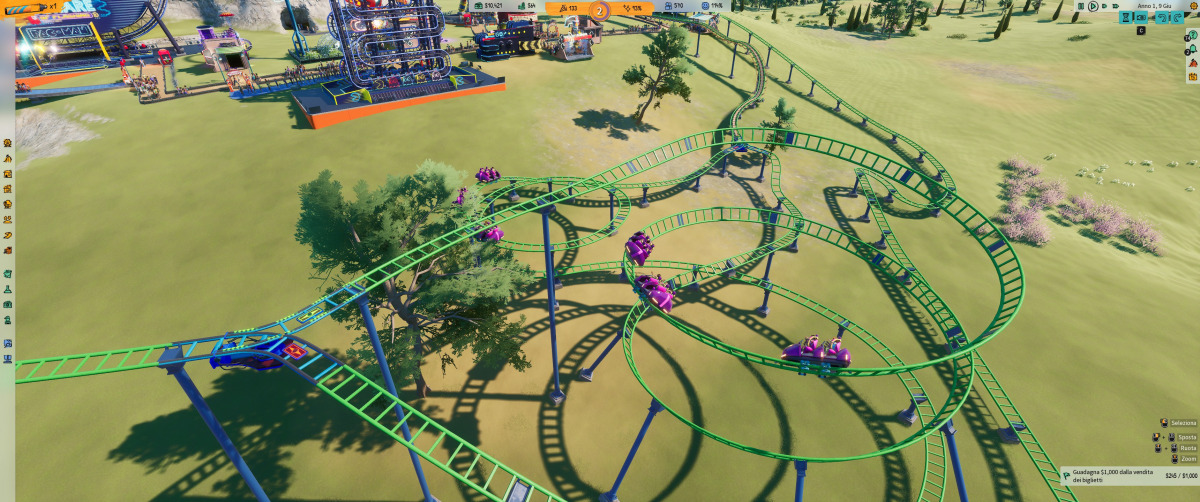Undo the last action
Viewport: 1200px width, 502px height.
point(1162,18)
